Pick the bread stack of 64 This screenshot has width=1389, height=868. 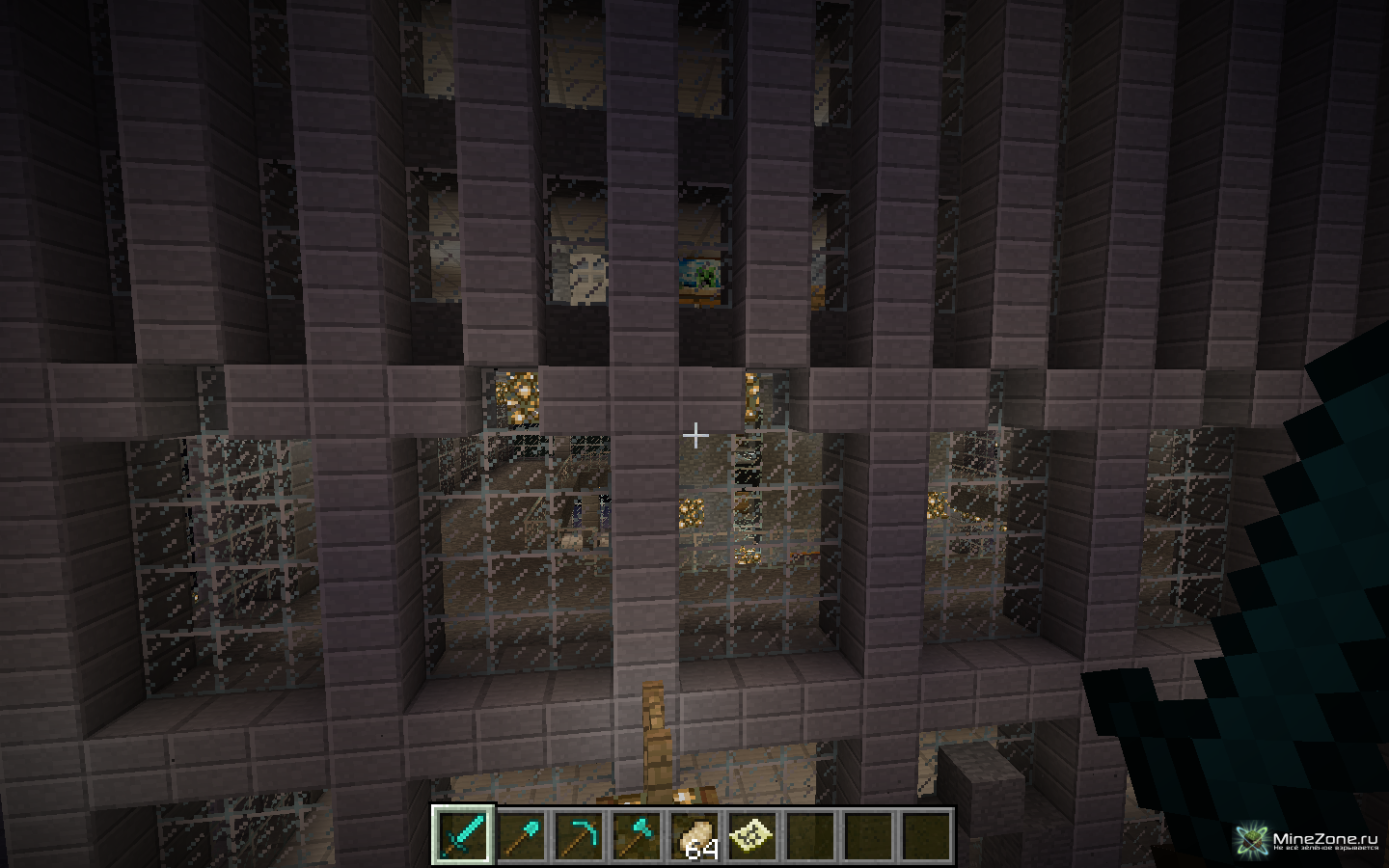[694, 834]
